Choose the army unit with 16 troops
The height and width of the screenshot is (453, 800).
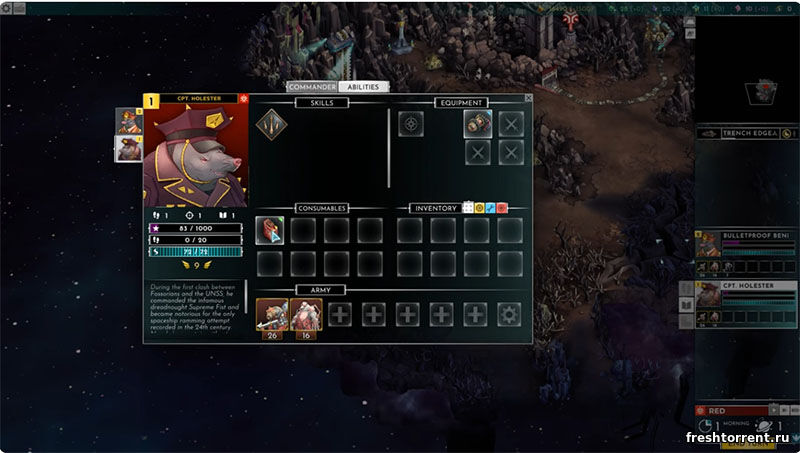tap(305, 314)
